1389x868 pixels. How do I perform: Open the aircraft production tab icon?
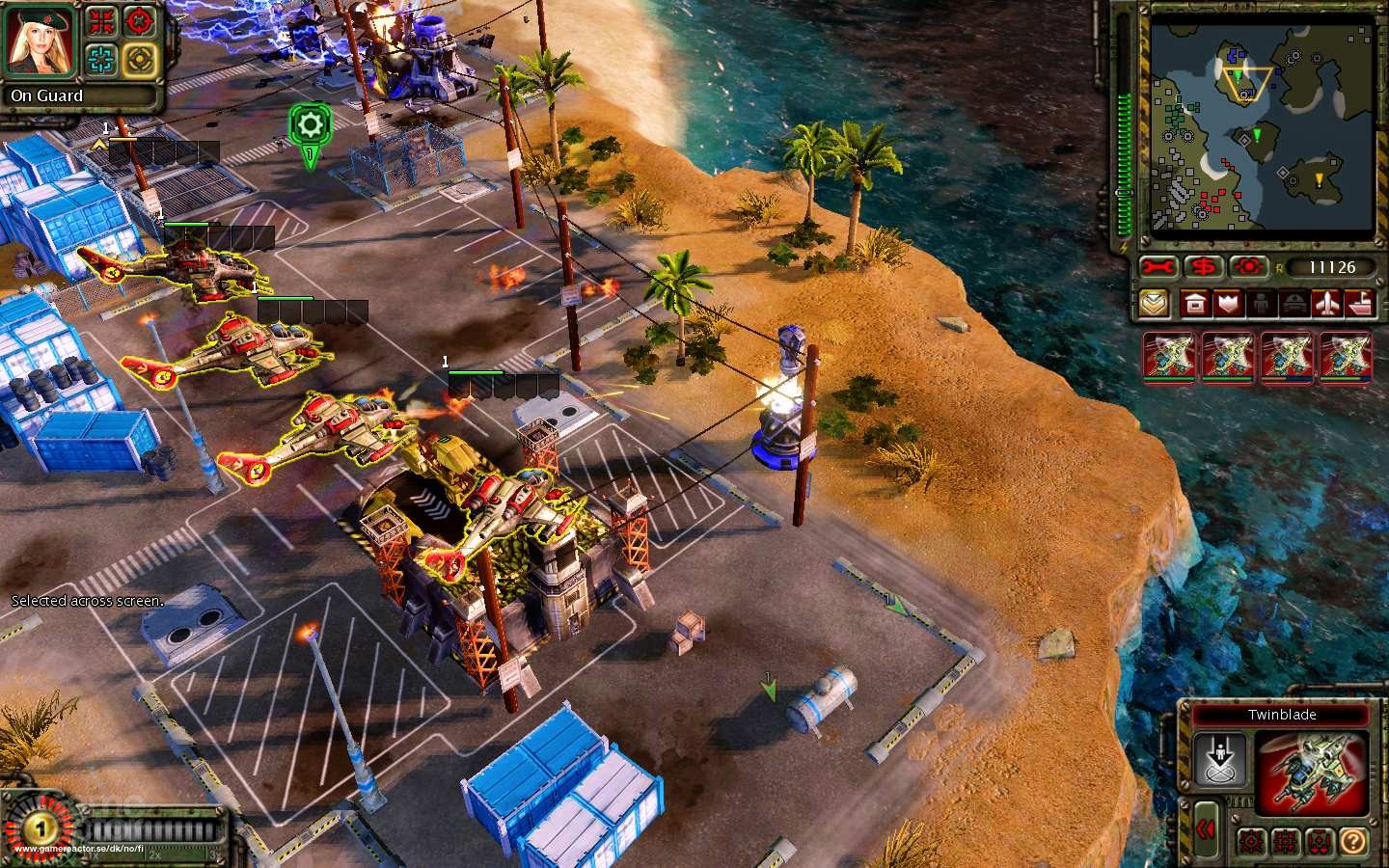[x=1326, y=304]
